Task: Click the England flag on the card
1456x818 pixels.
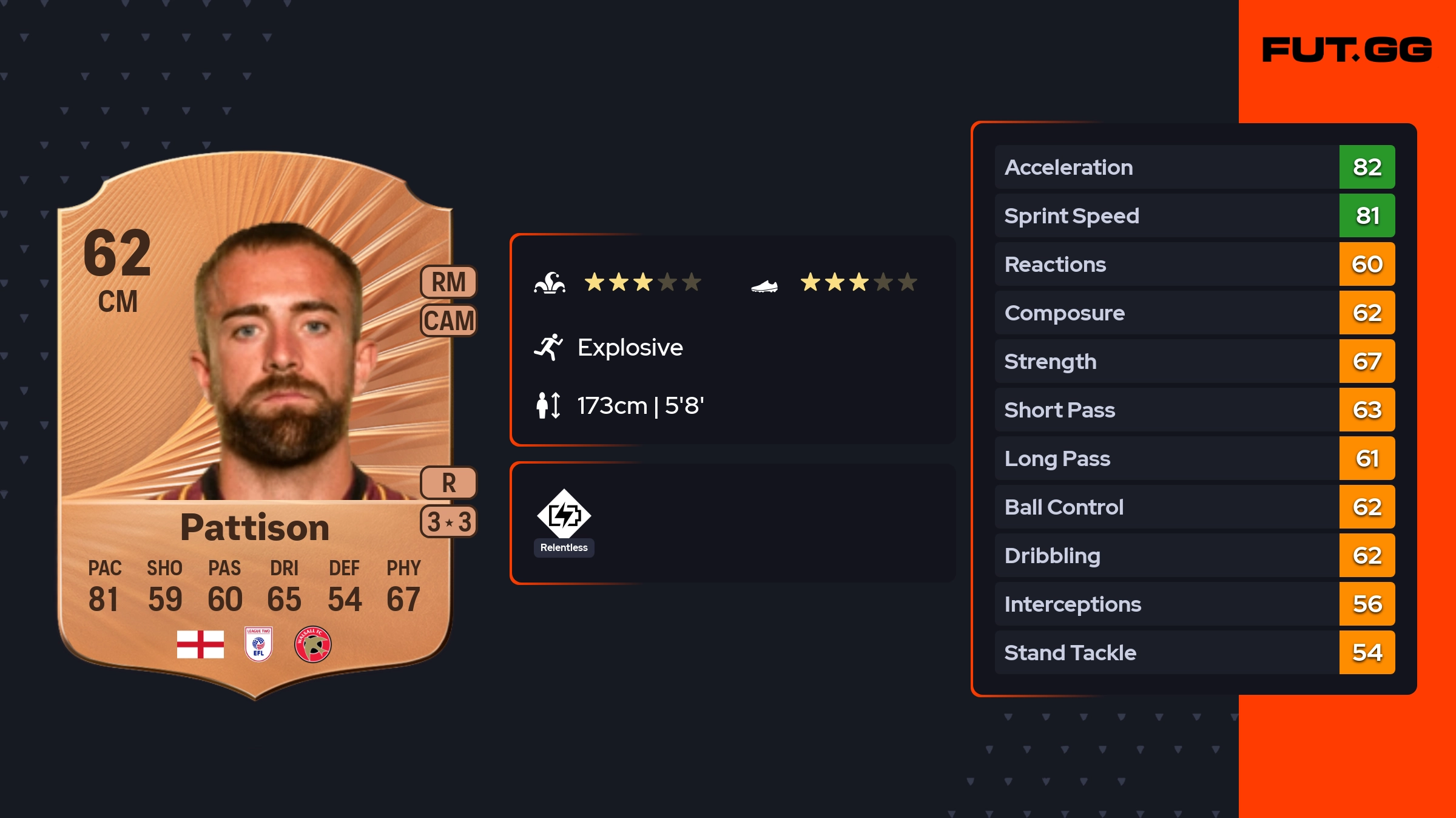Action: (x=200, y=644)
